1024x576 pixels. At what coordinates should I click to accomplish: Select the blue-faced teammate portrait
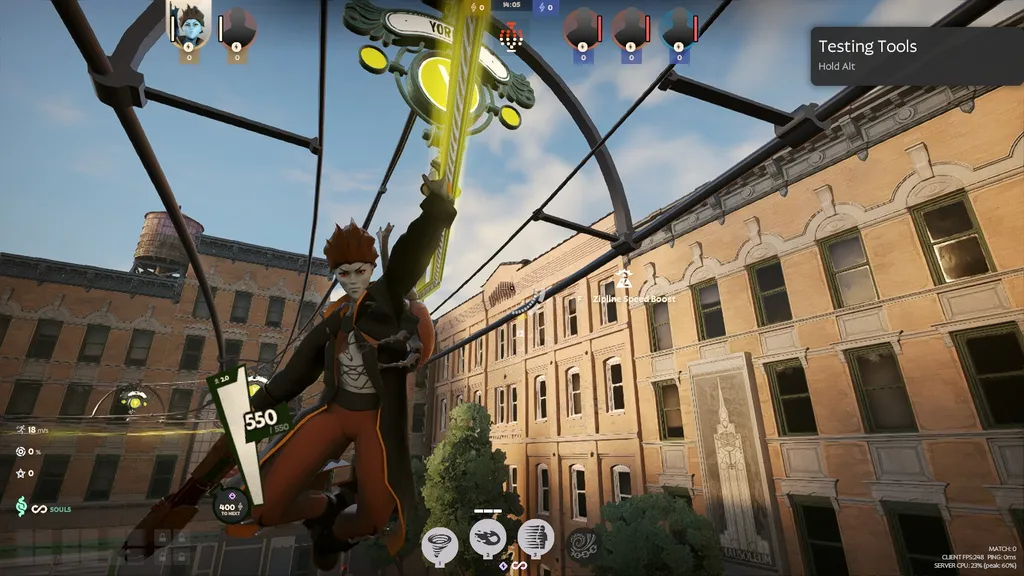pyautogui.click(x=188, y=24)
